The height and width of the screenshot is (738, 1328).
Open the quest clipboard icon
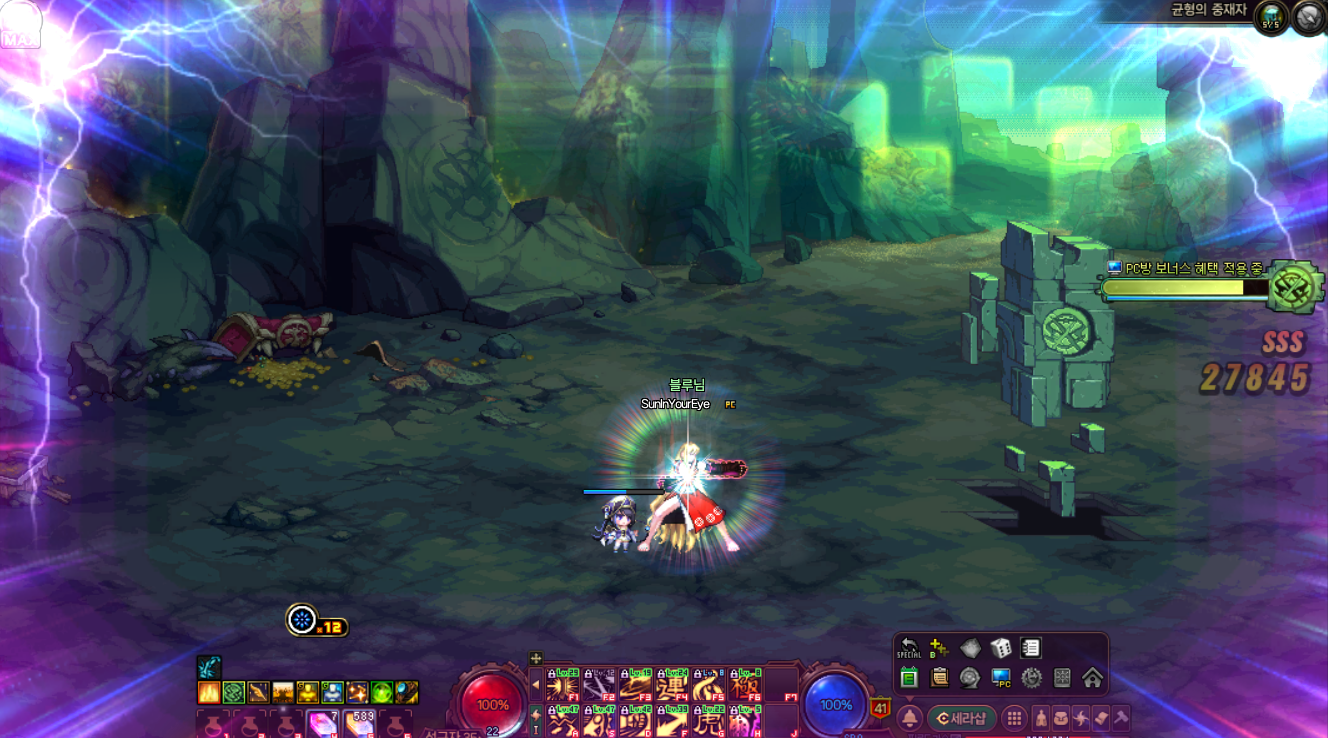click(x=940, y=678)
